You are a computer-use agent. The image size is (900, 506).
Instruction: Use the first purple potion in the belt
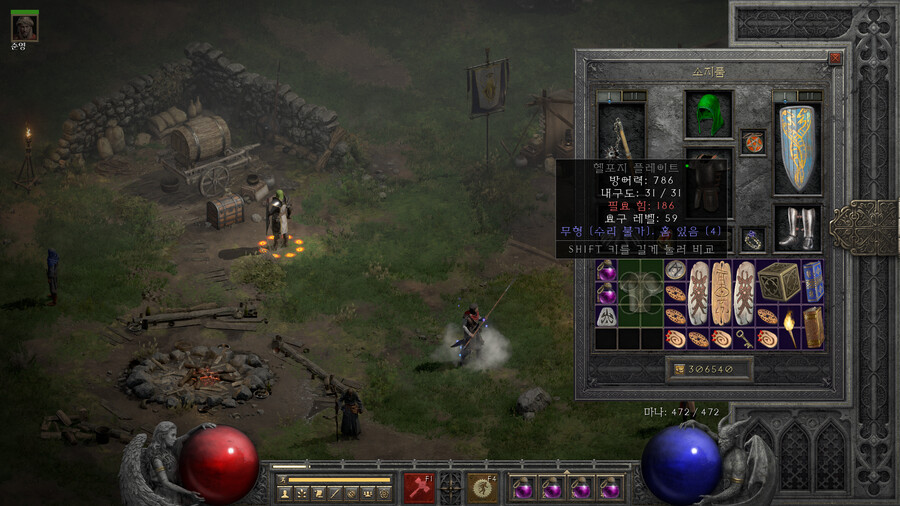pos(521,488)
